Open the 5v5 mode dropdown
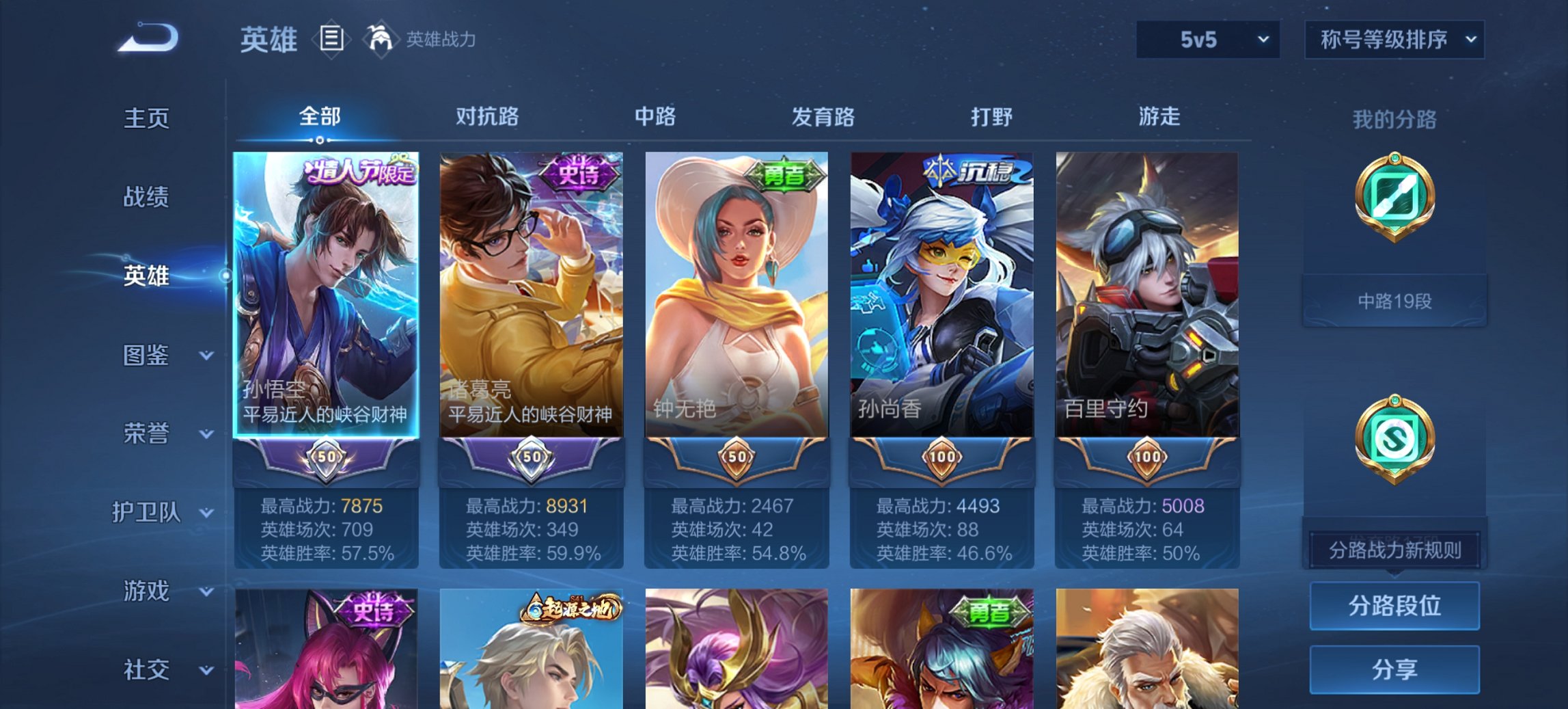 (1206, 40)
